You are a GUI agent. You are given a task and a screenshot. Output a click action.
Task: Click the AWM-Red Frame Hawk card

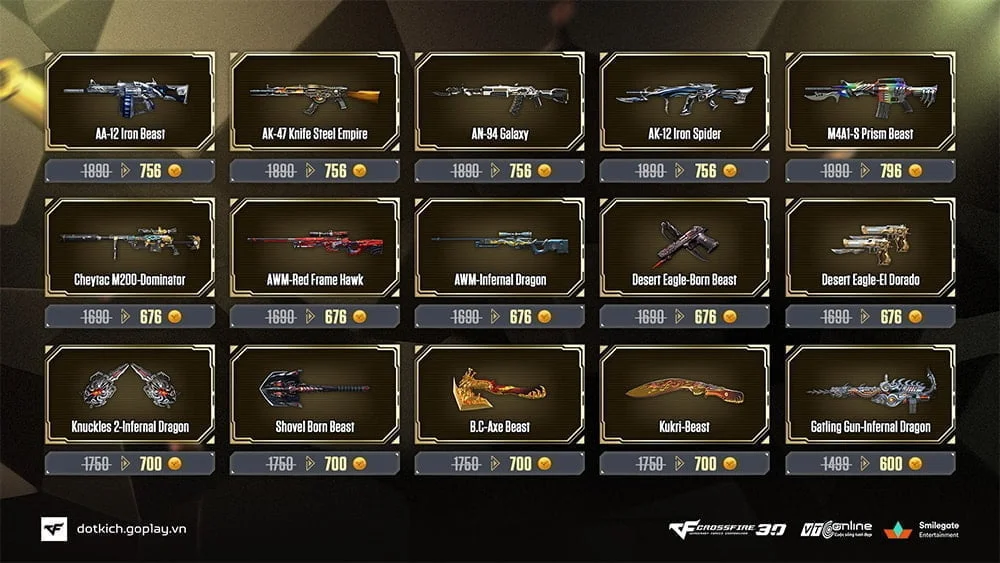point(315,247)
